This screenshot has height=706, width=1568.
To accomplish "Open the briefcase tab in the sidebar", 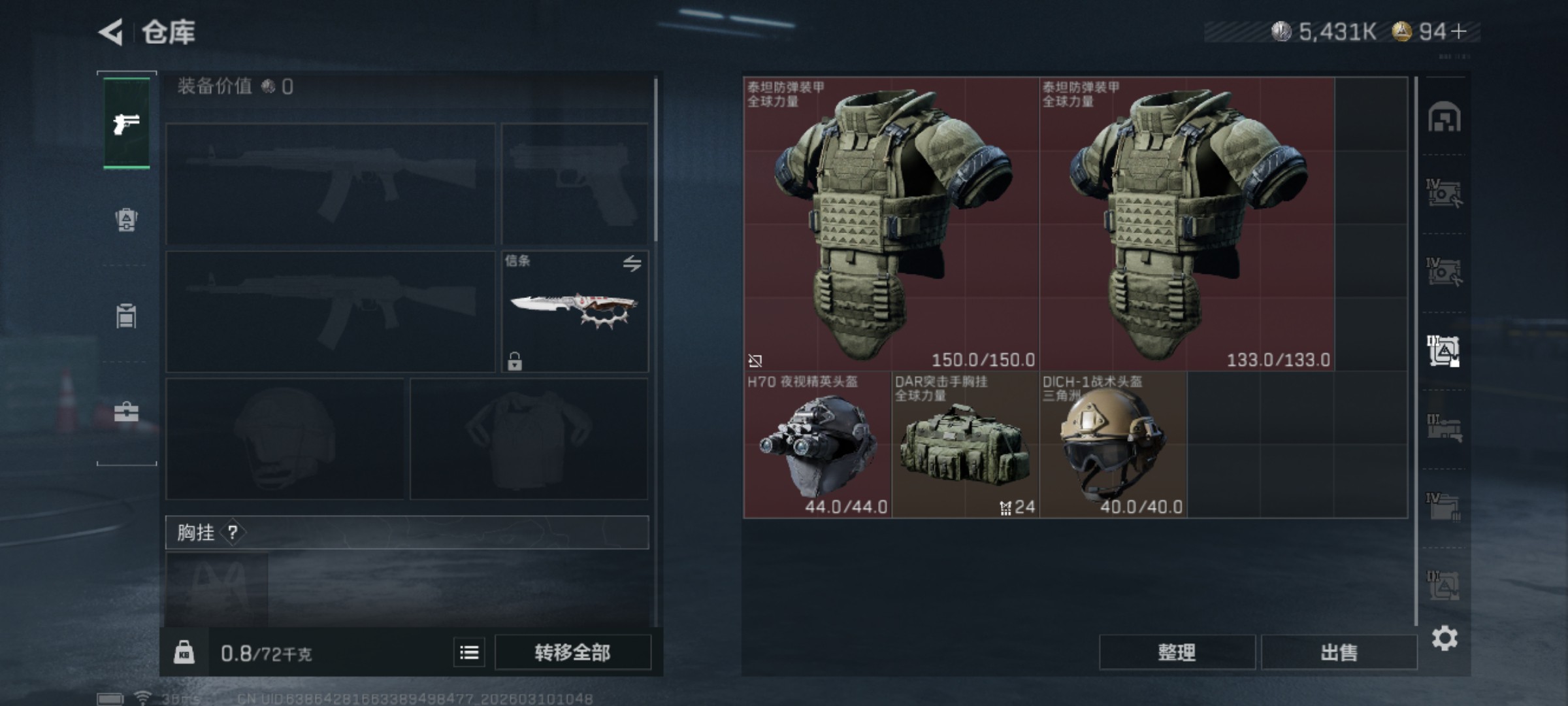I will [x=126, y=412].
